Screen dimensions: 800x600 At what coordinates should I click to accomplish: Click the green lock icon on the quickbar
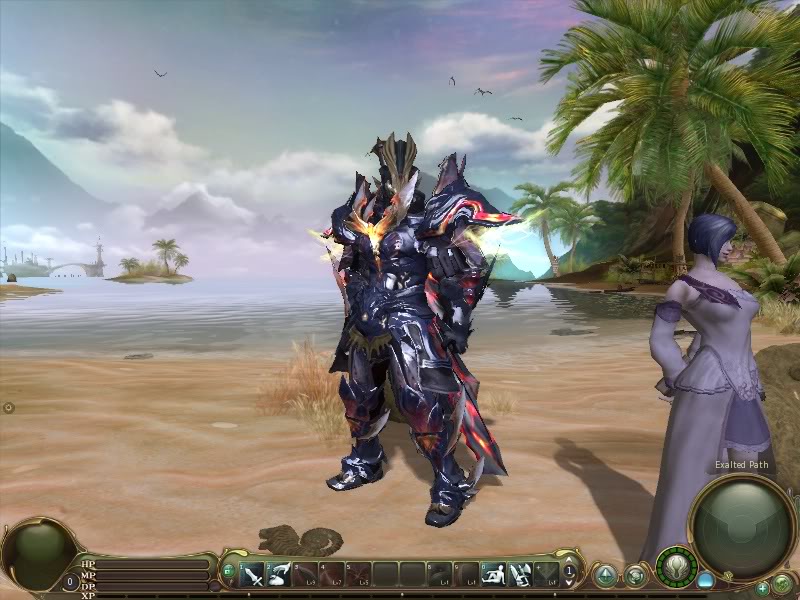tap(229, 571)
